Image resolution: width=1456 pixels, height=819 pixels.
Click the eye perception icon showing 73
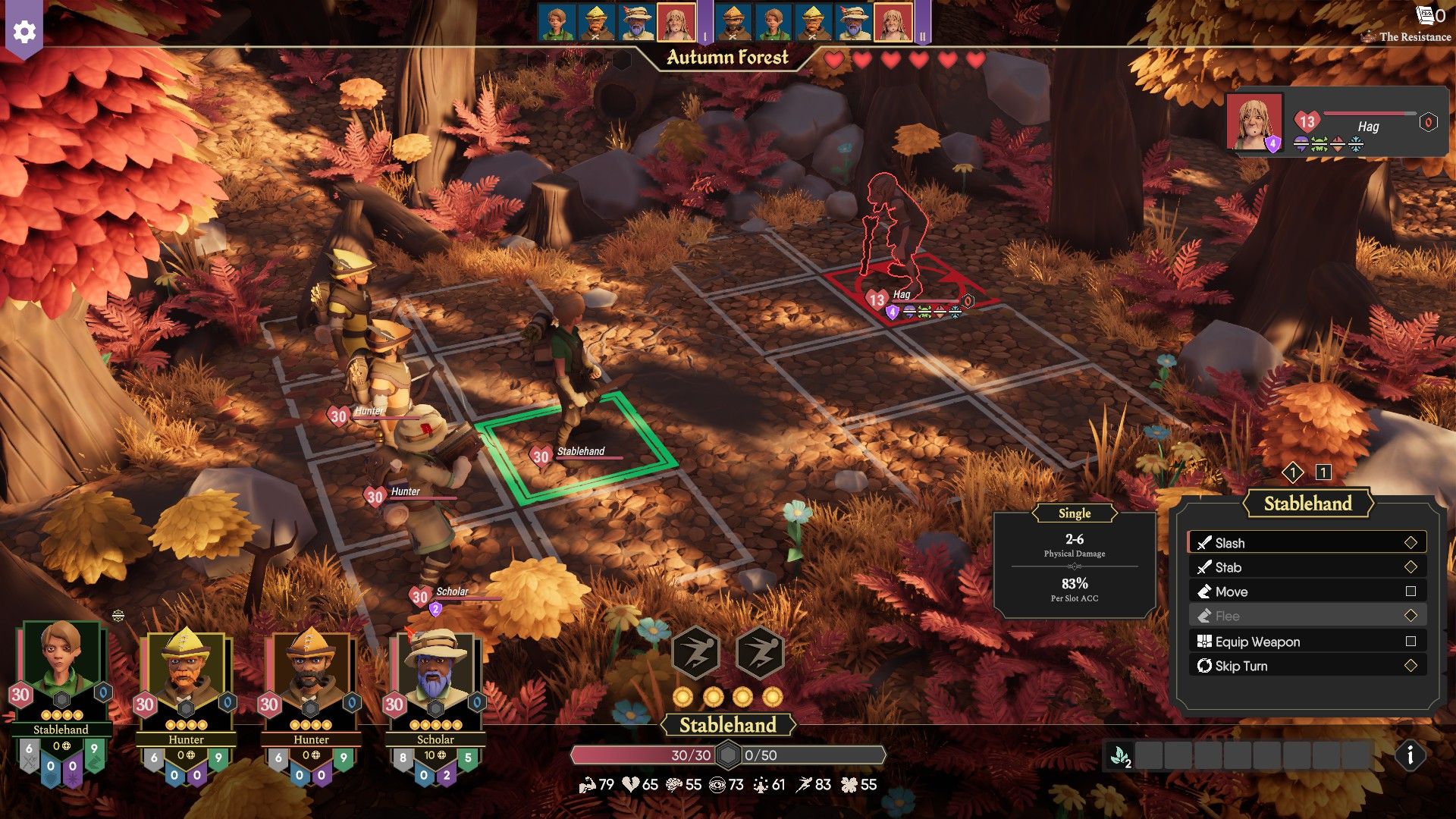[x=719, y=785]
